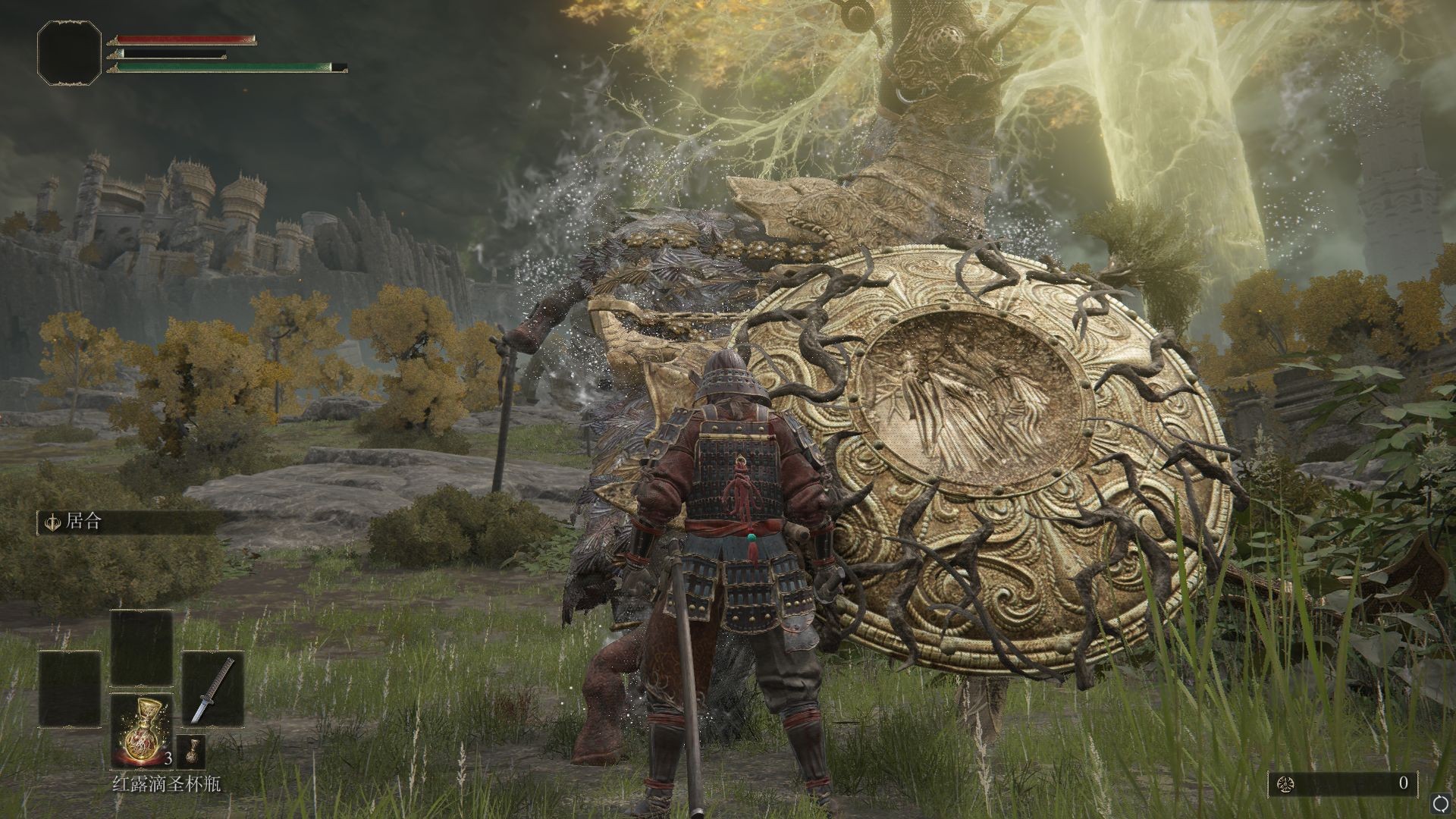Click the circular arrows icon in the screen corner
Viewport: 1456px width, 819px height.
[1440, 803]
